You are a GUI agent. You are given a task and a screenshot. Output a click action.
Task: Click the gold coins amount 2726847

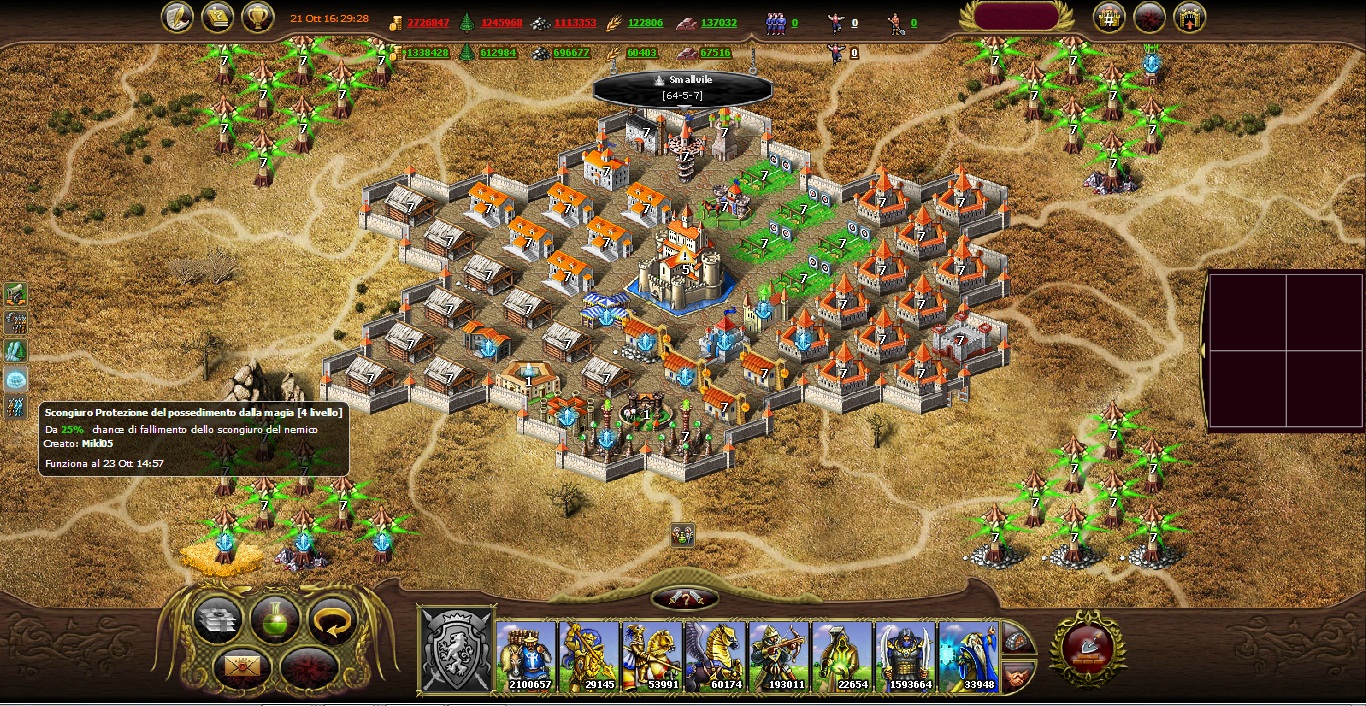[x=428, y=23]
